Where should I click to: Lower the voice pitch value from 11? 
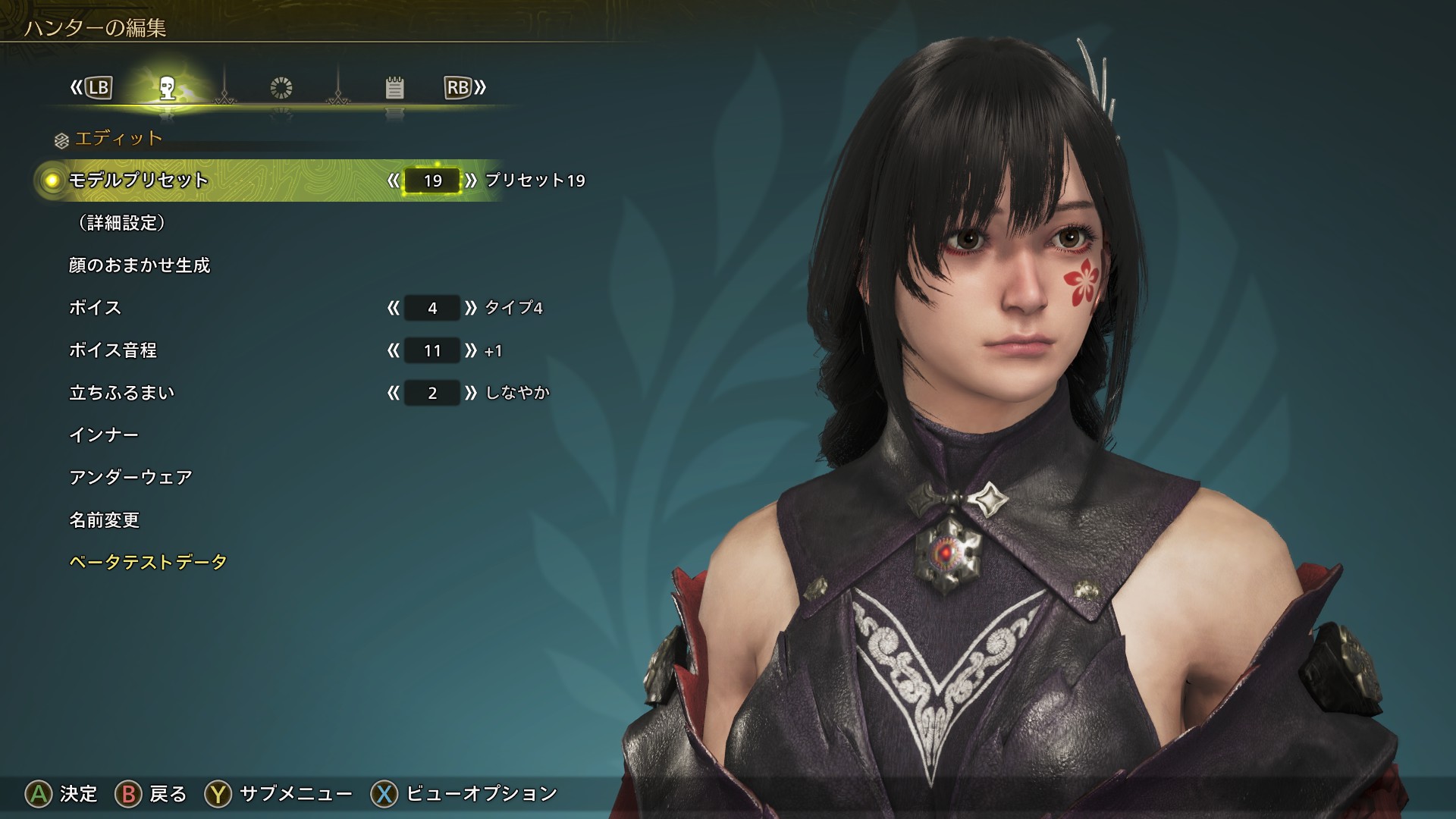[x=393, y=350]
